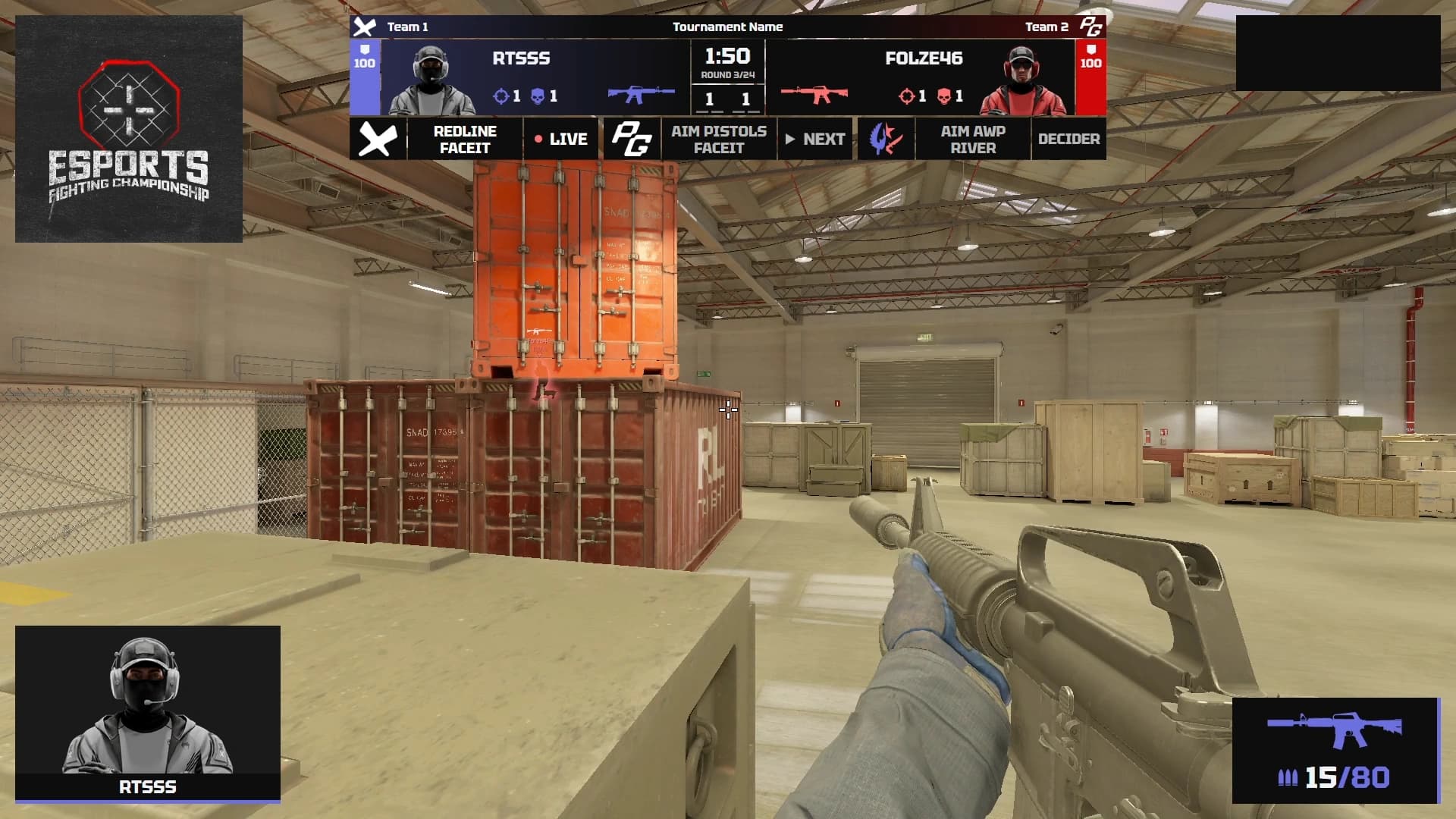Choose the Aim Pistols Faceit map panel
Image resolution: width=1456 pixels, height=819 pixels.
[x=718, y=140]
